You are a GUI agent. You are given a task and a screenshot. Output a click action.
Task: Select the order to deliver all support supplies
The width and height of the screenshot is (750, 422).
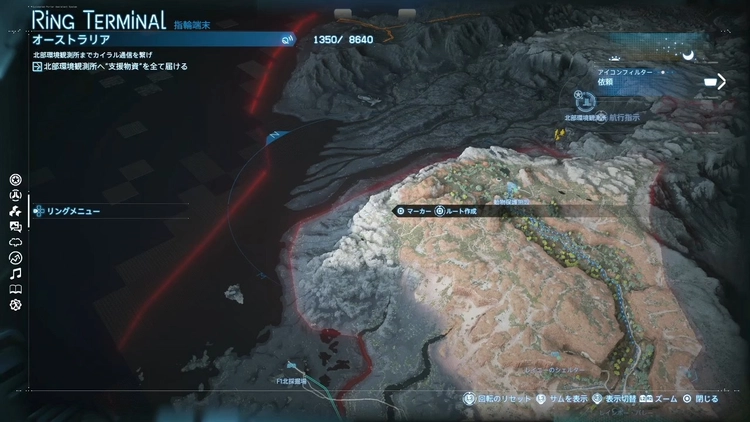tap(110, 67)
